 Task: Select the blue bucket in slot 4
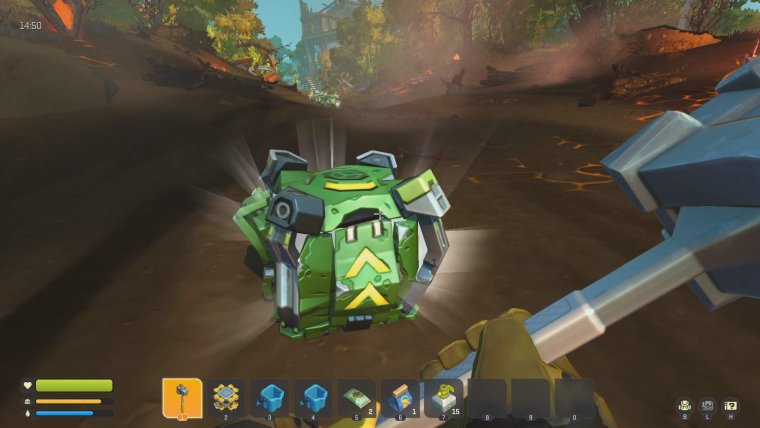314,398
